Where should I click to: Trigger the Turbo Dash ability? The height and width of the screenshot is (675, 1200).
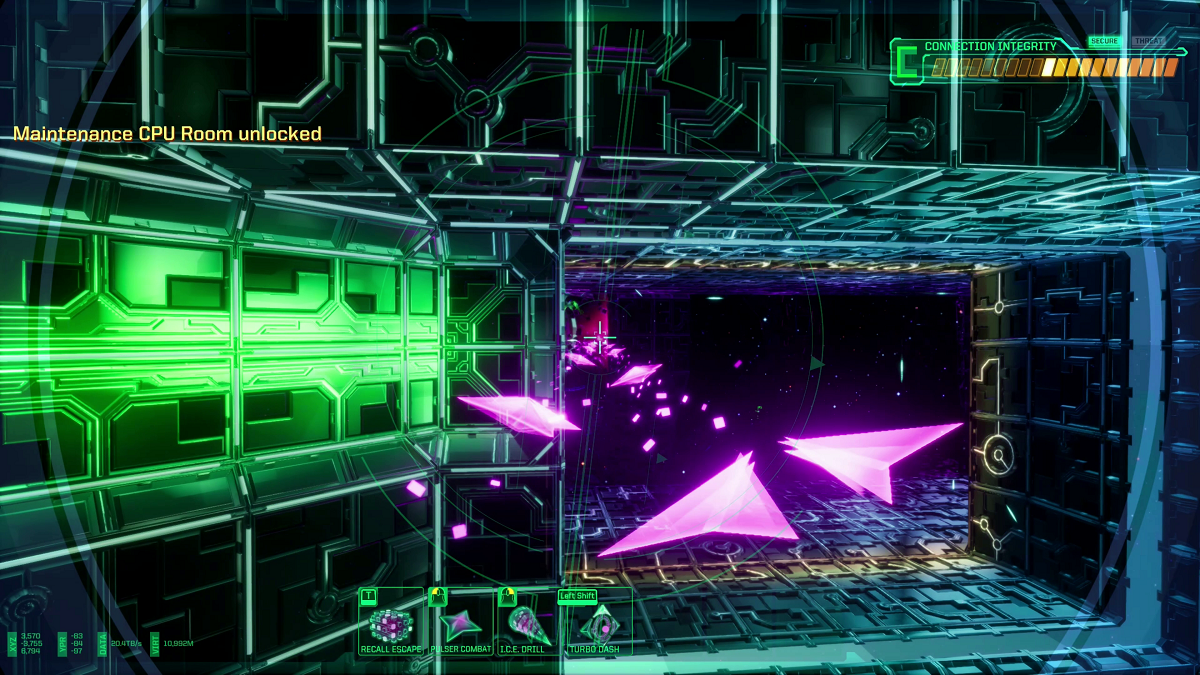(597, 626)
